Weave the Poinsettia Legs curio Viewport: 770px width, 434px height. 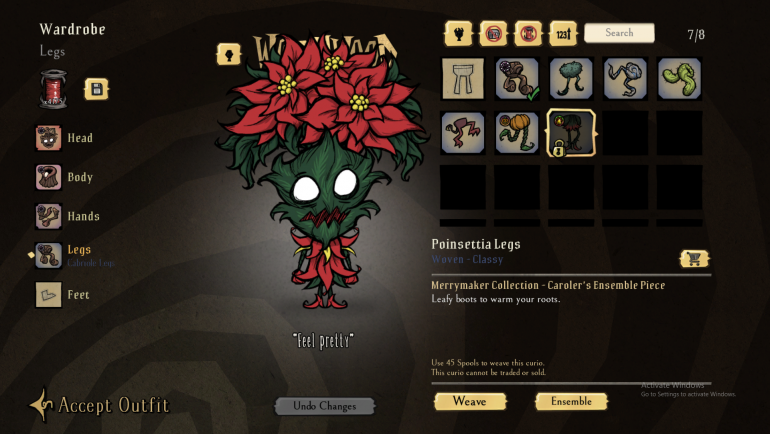470,401
